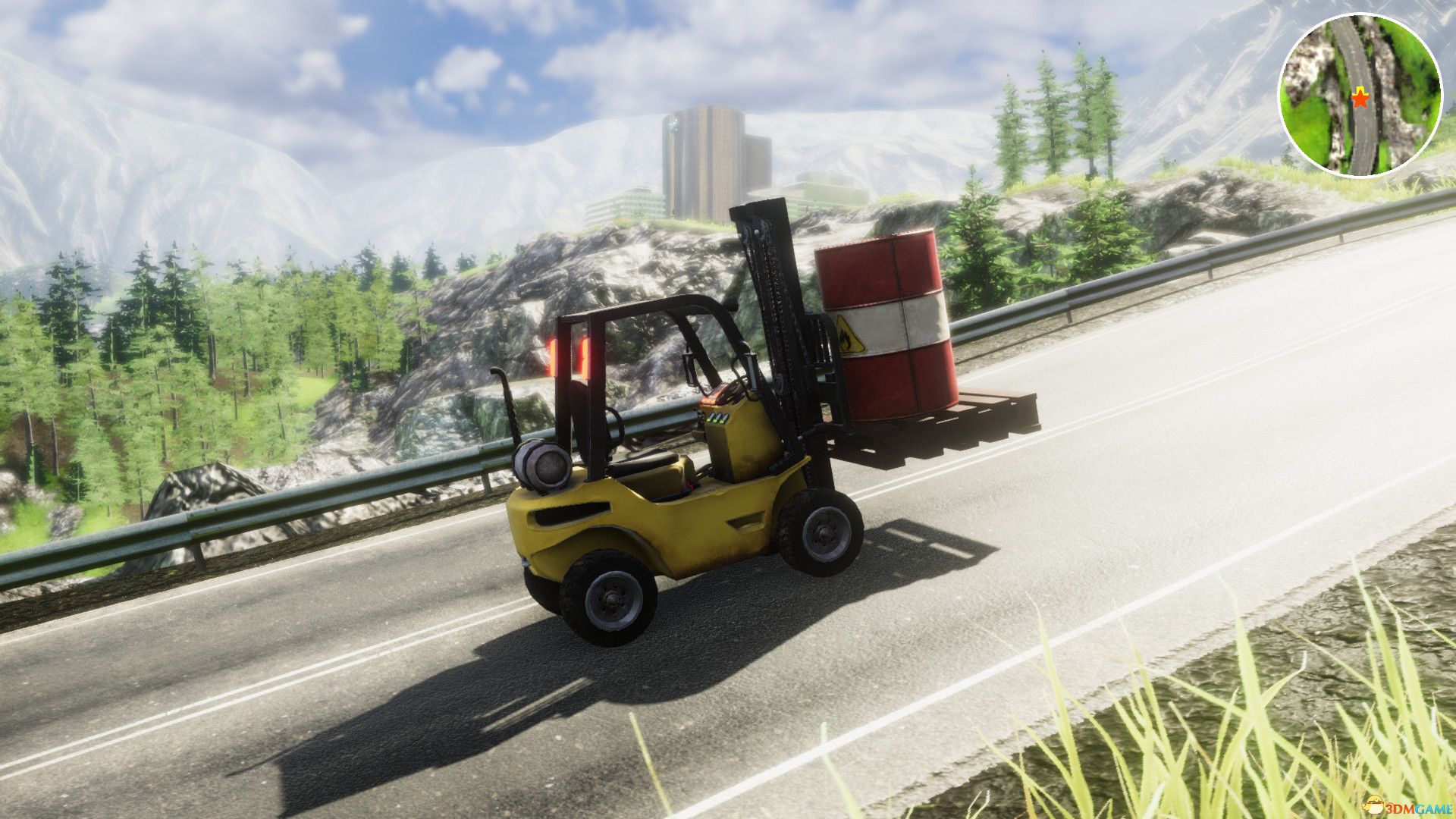Click the chick mascot beside the 3DM text
1456x819 pixels.
pyautogui.click(x=1374, y=805)
